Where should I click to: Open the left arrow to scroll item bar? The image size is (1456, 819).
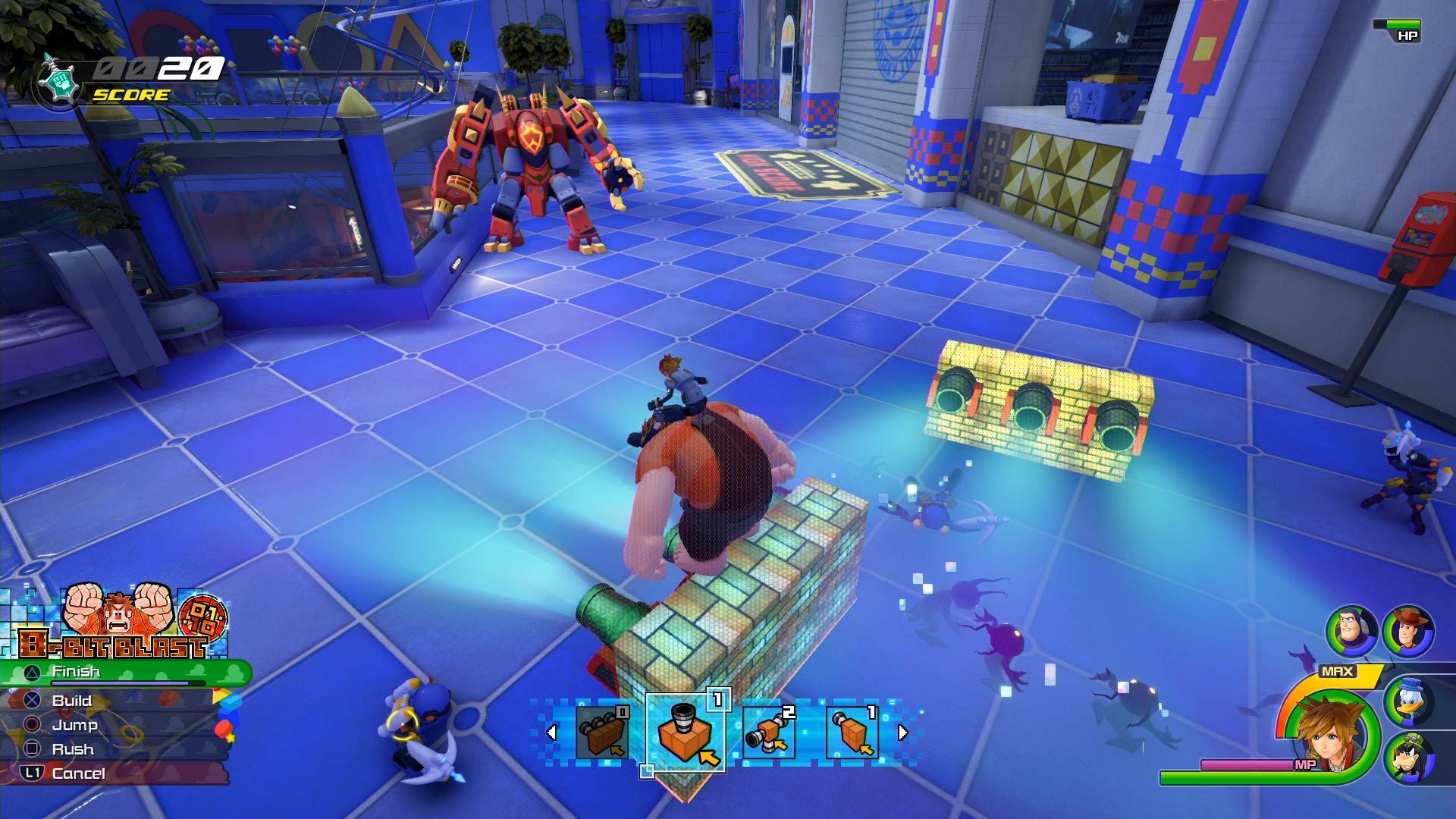coord(551,732)
